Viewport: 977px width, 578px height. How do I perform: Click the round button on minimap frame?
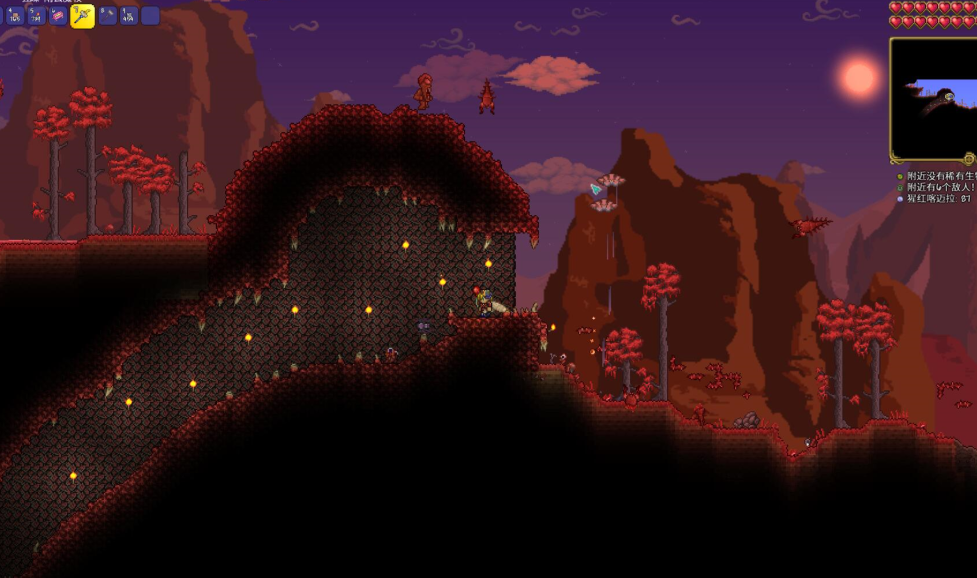[968, 159]
